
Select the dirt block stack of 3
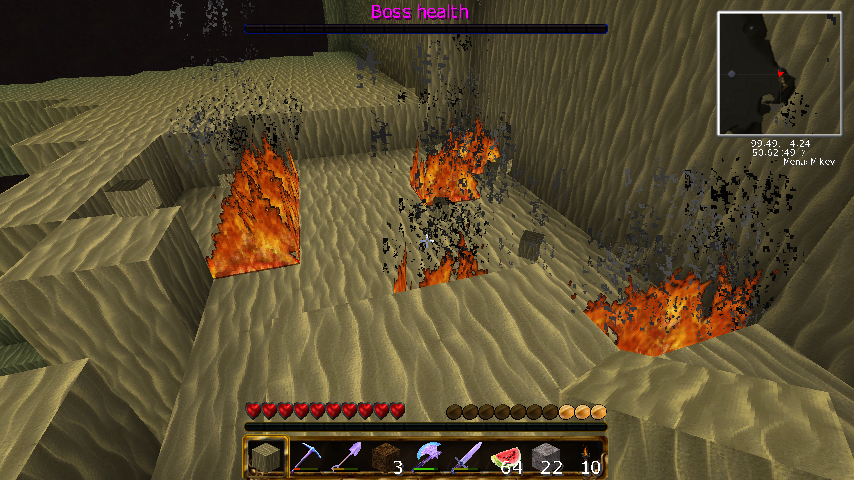click(386, 458)
